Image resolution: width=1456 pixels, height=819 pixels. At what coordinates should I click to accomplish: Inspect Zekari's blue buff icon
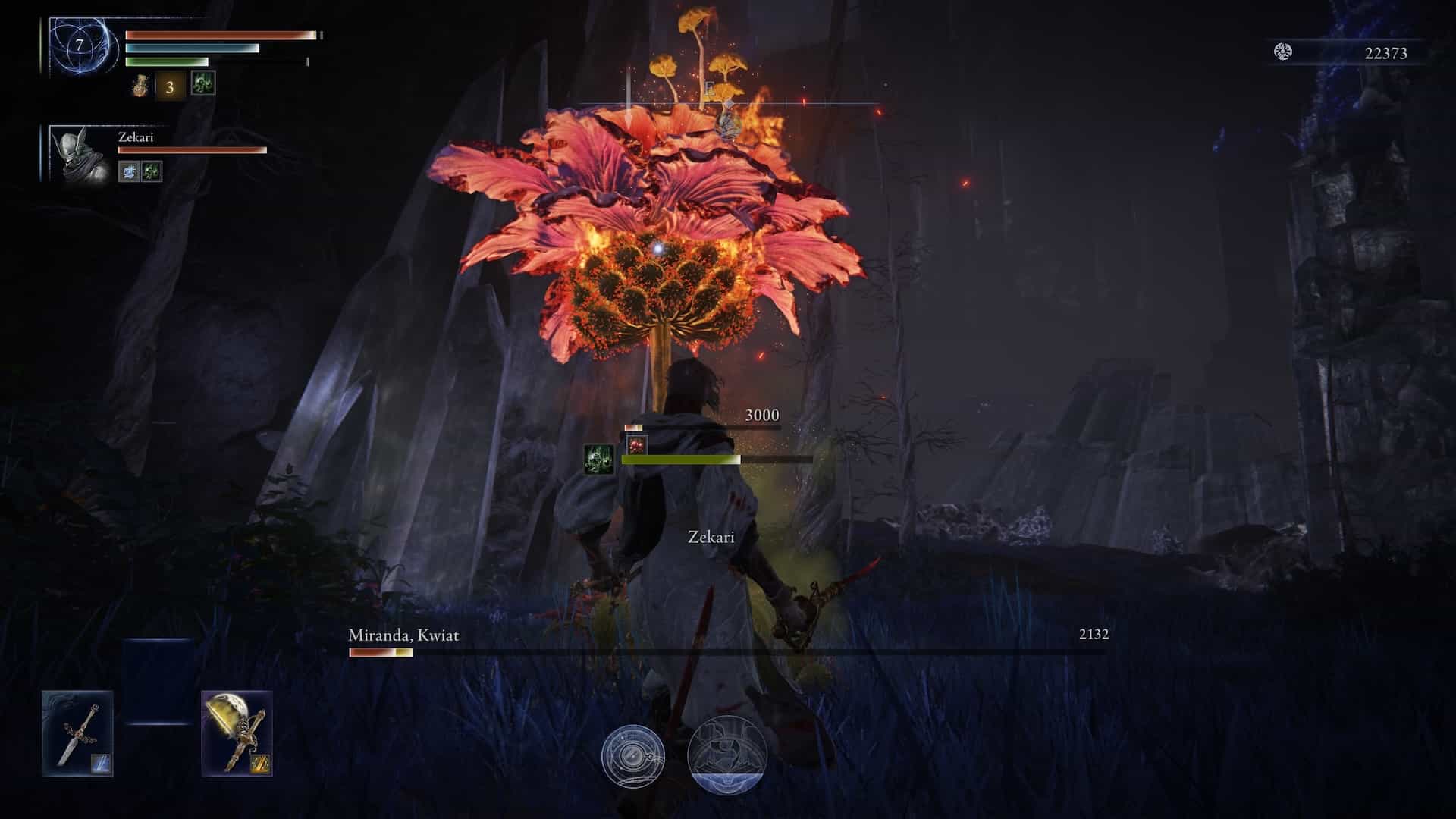128,172
